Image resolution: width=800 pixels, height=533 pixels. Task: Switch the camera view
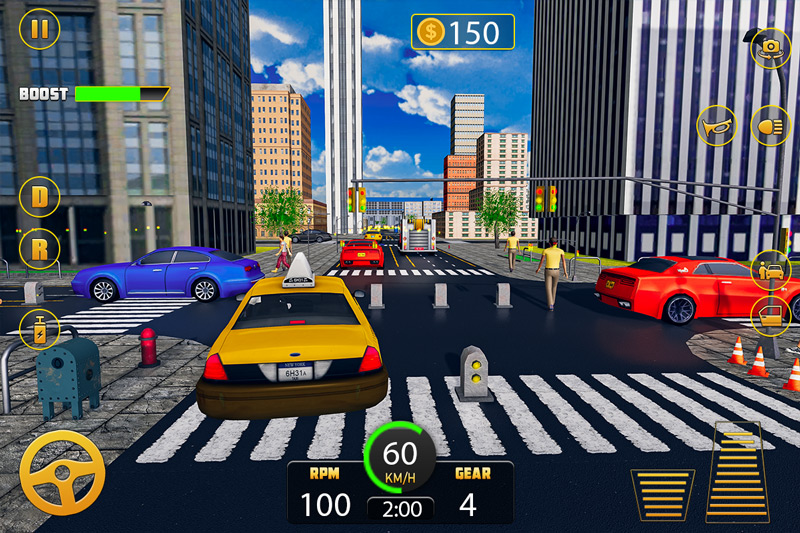[770, 47]
